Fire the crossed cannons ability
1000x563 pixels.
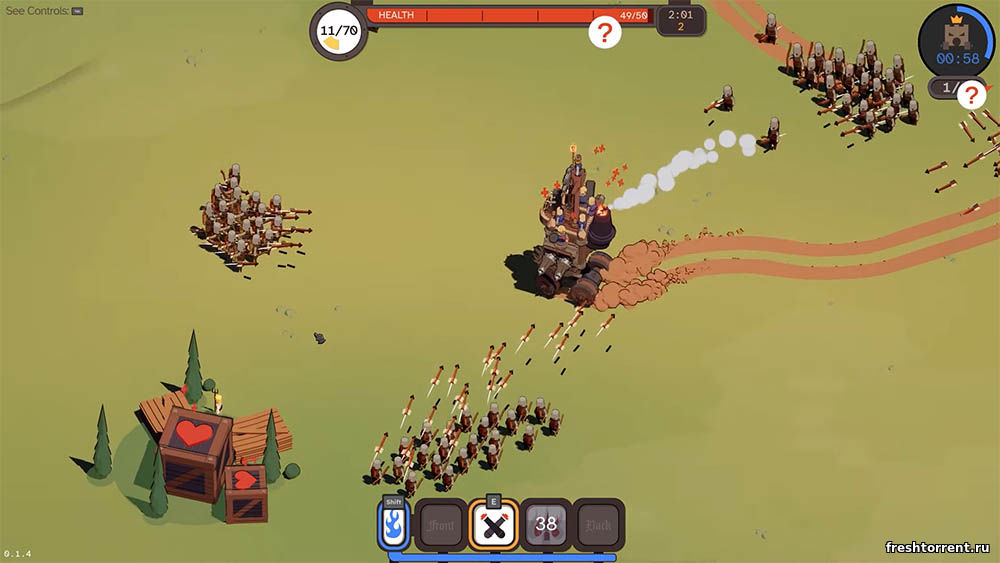[x=493, y=525]
